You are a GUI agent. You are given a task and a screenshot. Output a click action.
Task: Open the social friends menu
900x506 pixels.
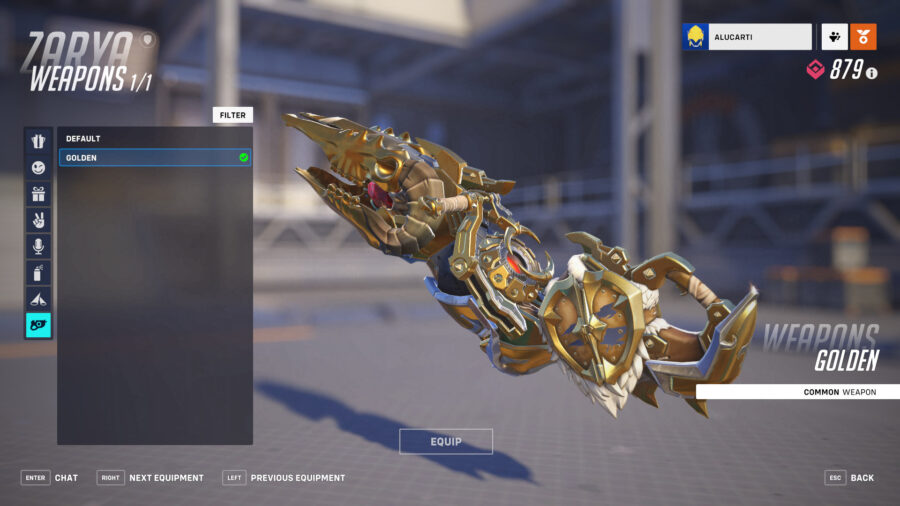[x=835, y=37]
